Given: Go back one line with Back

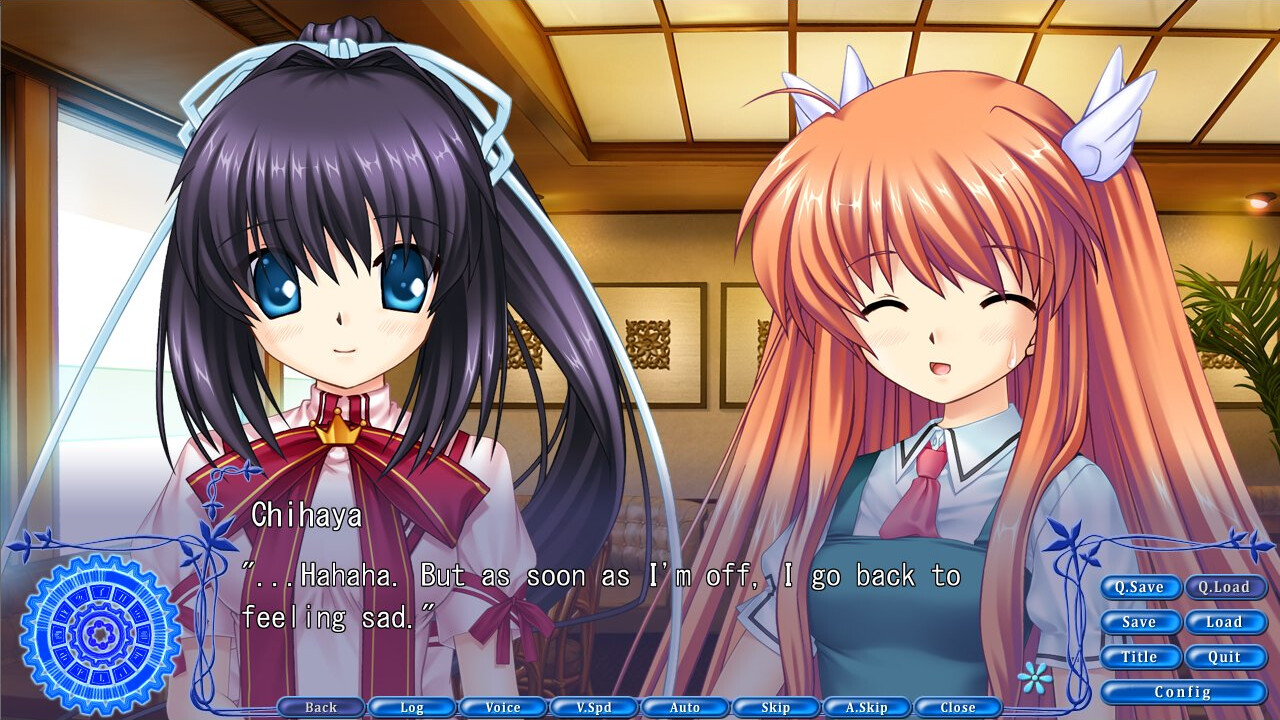Looking at the screenshot, I should (322, 707).
